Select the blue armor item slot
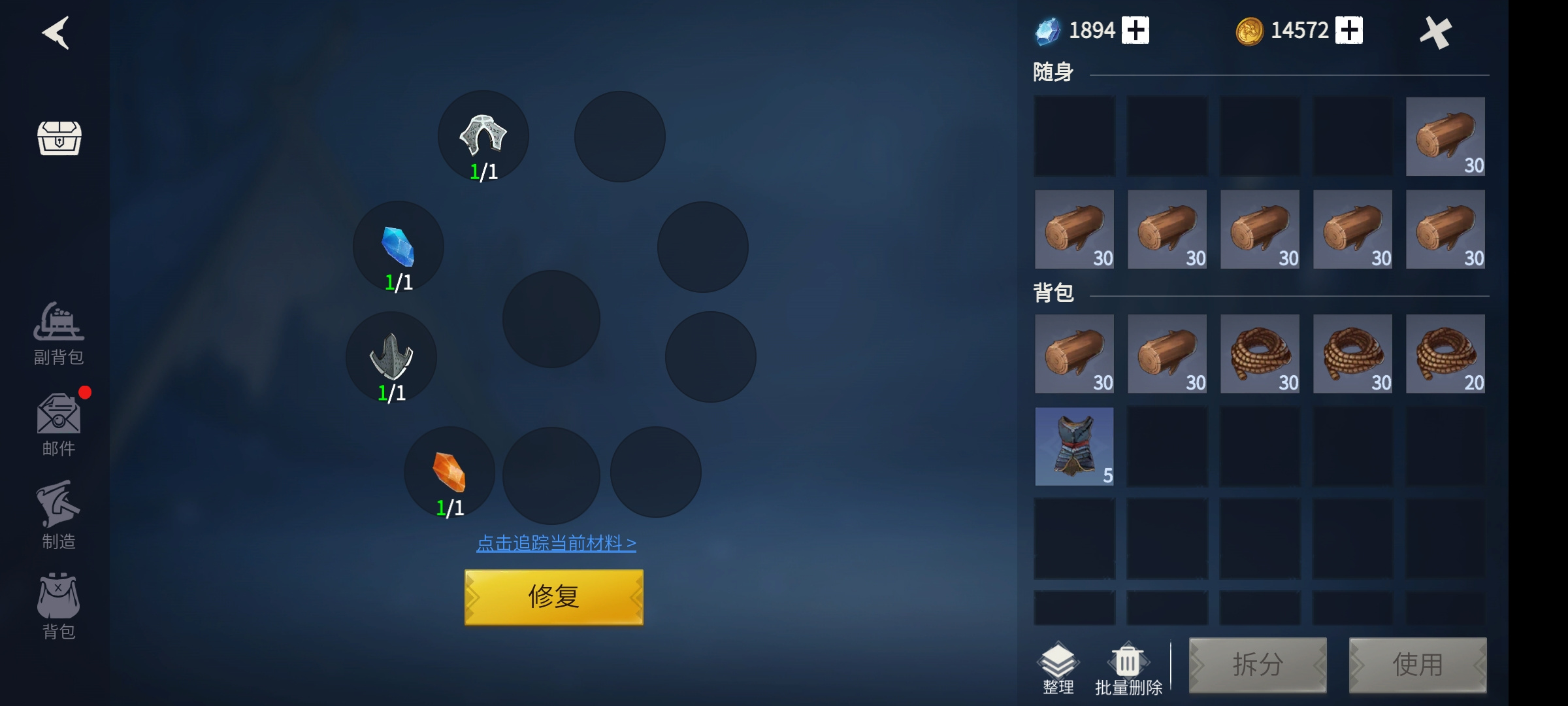Viewport: 1568px width, 706px height. 1074,446
